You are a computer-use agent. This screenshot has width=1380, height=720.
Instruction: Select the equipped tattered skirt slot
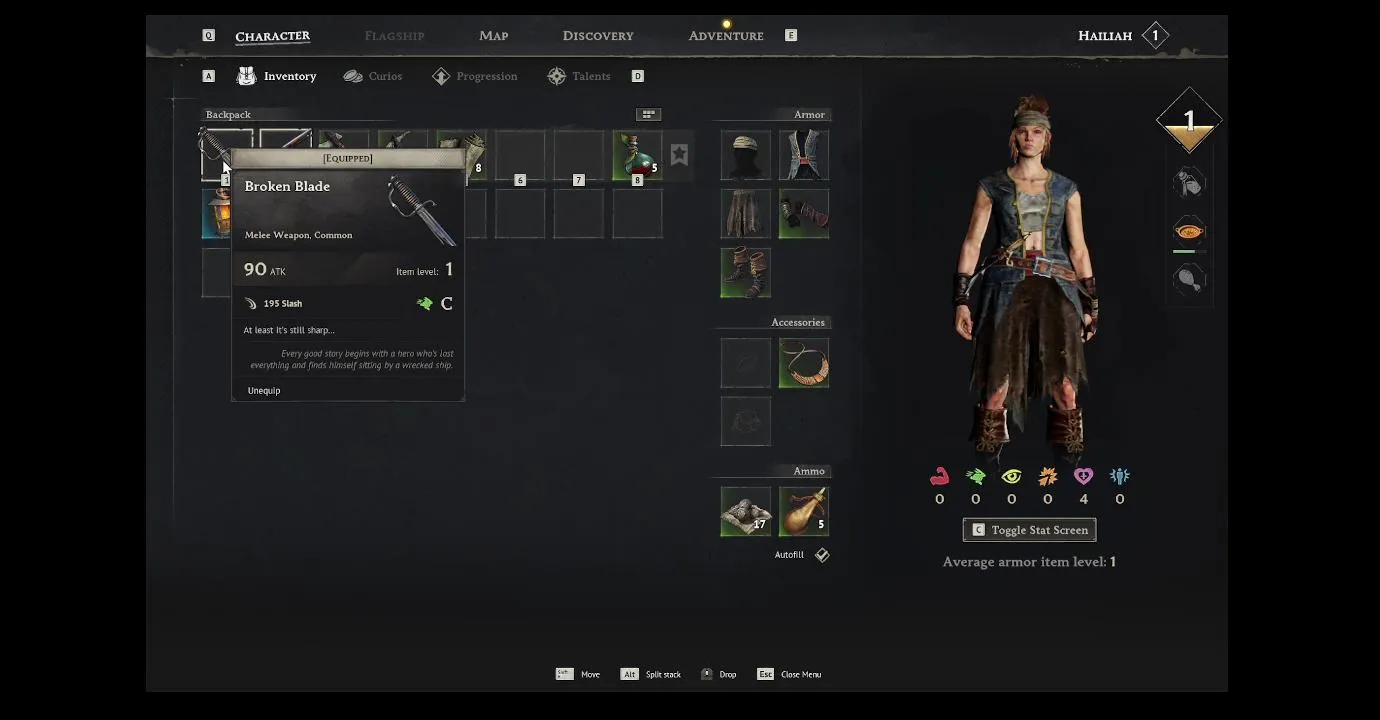(745, 213)
